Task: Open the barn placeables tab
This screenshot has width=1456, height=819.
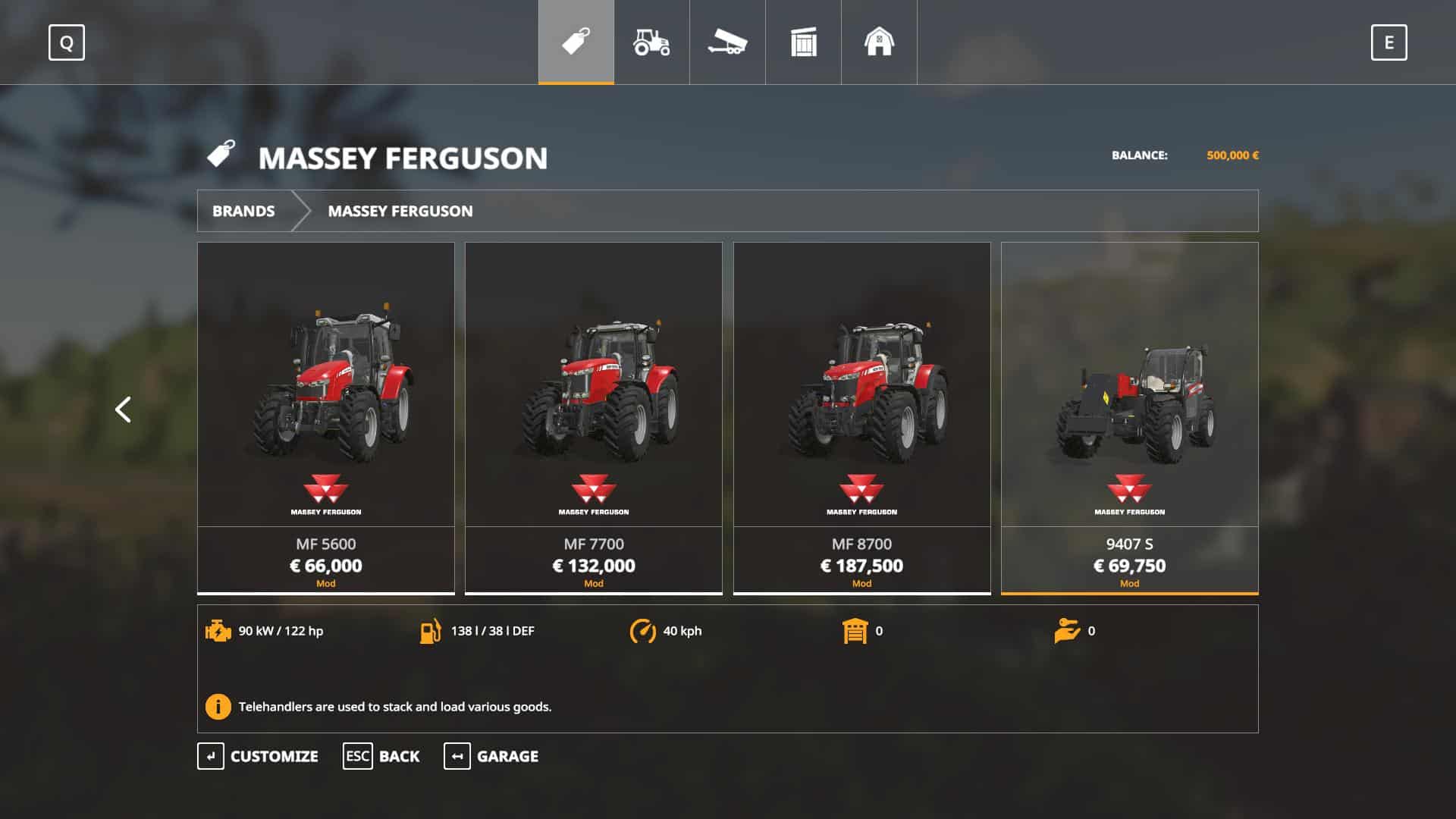Action: [x=879, y=42]
